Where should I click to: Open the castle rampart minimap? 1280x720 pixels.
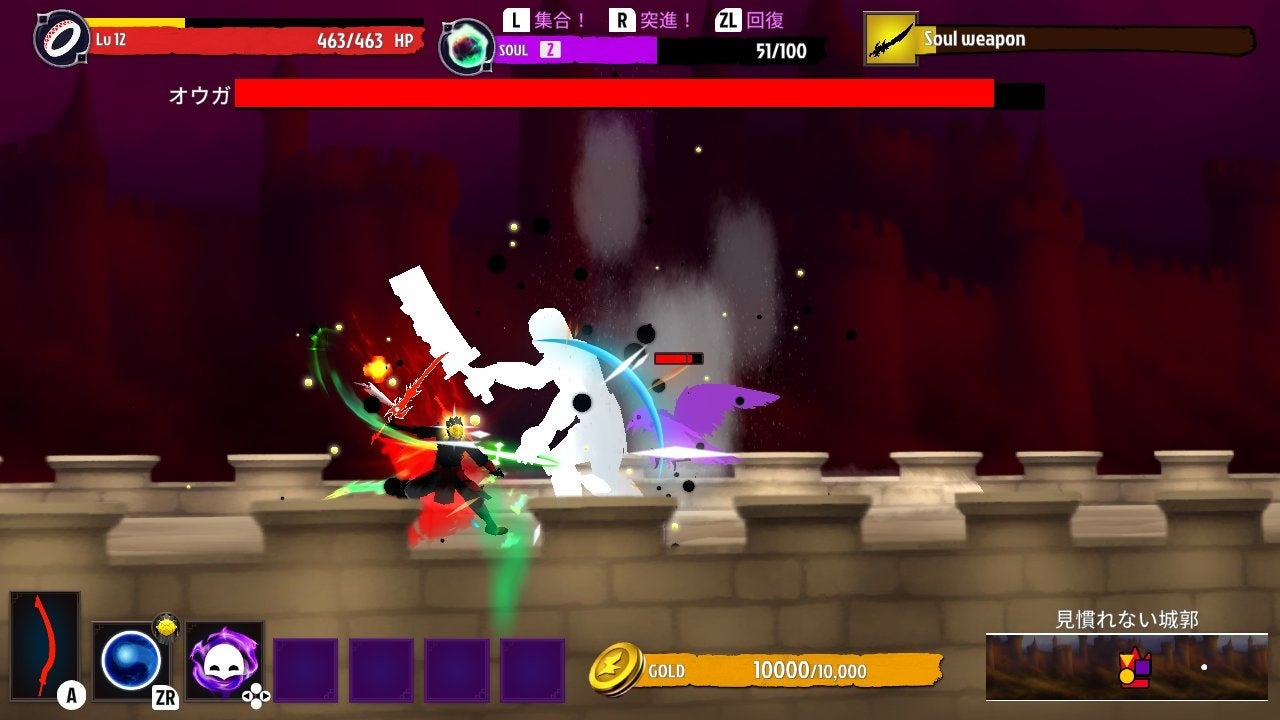click(1126, 666)
